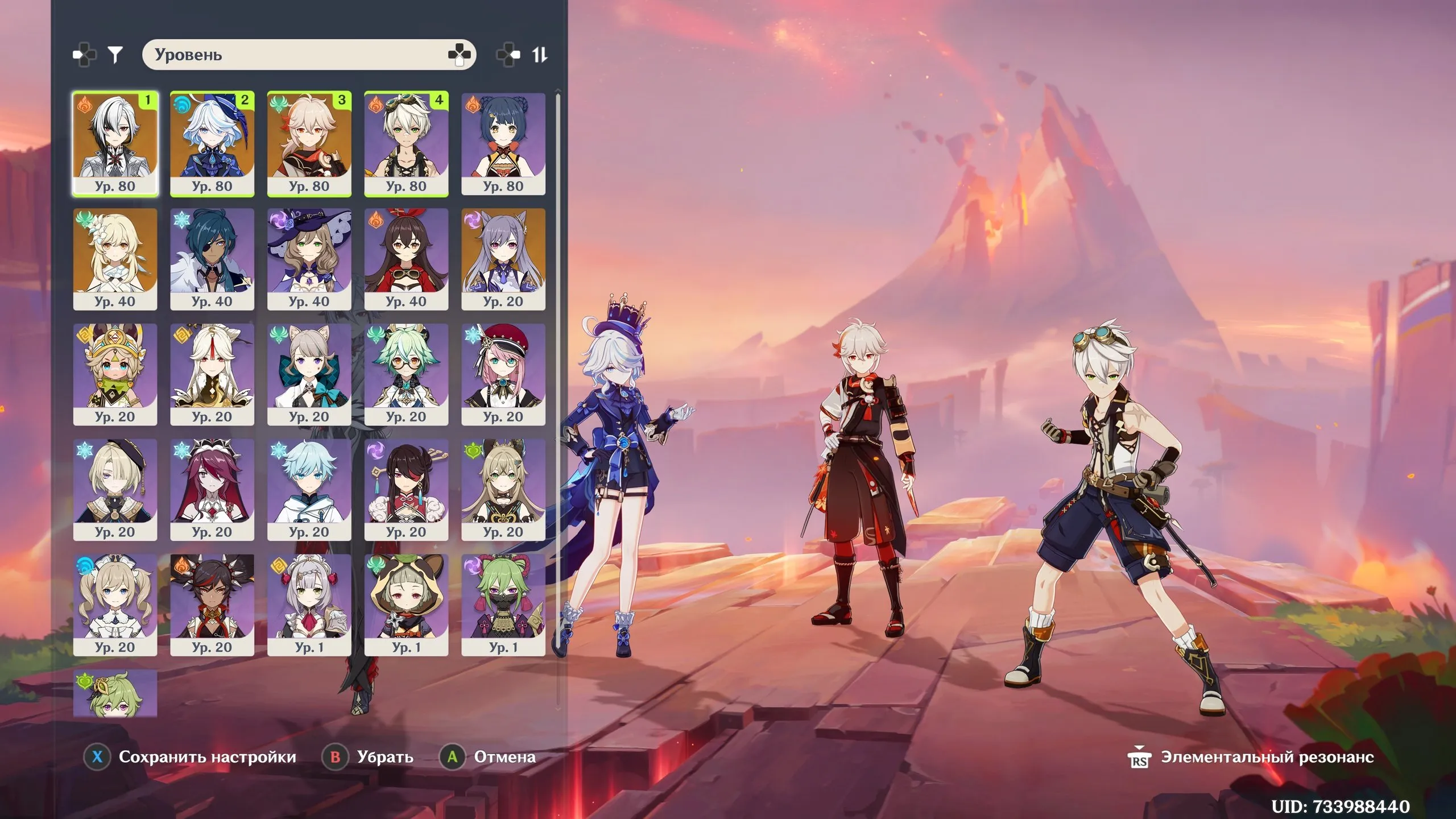Choose Furina's character card

(x=212, y=144)
